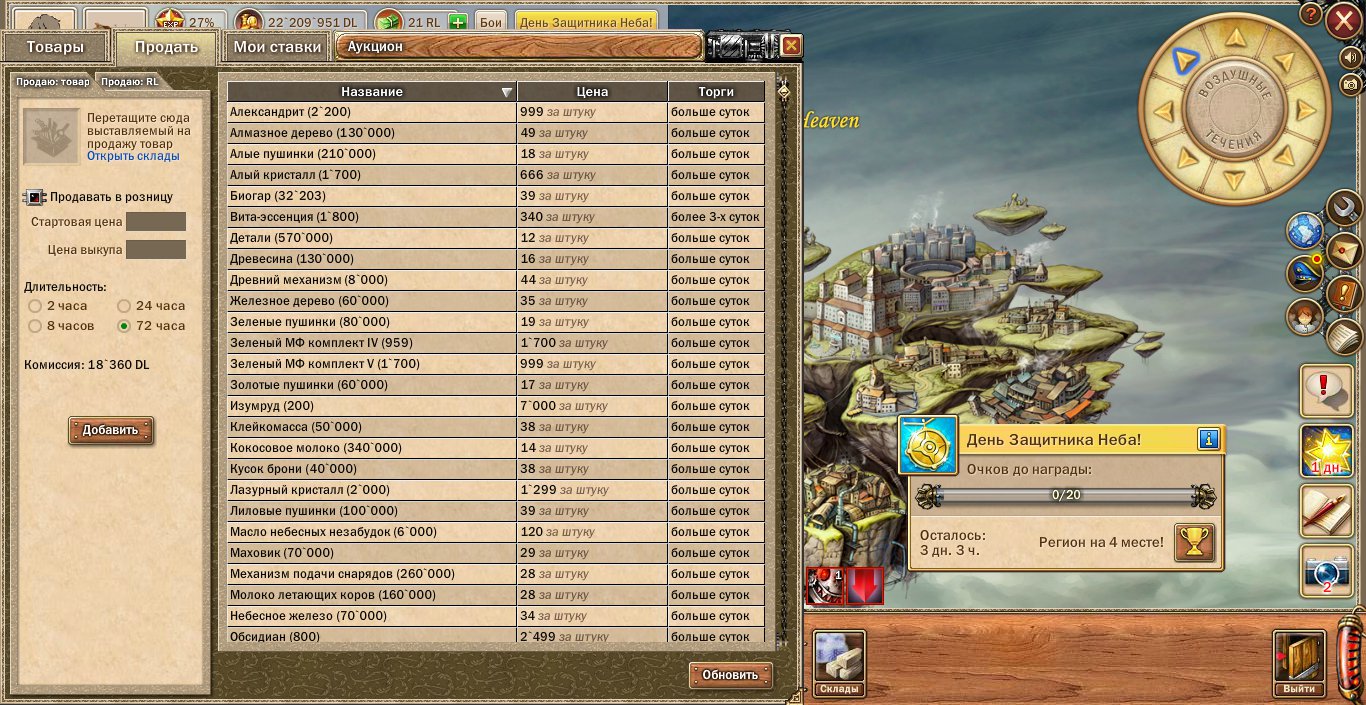
Task: Select the Александрит auction row
Action: click(x=371, y=112)
